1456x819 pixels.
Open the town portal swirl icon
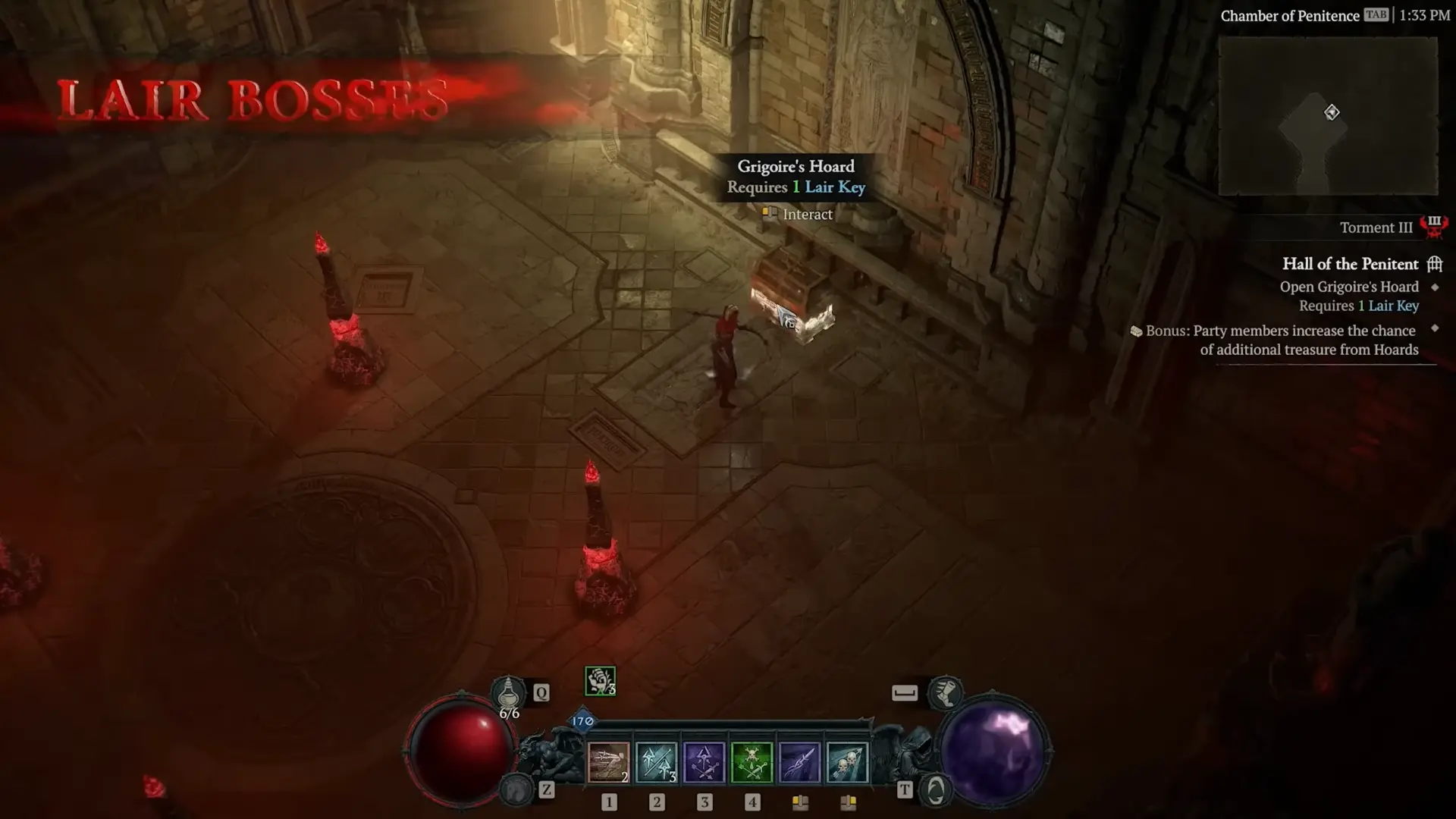point(936,790)
